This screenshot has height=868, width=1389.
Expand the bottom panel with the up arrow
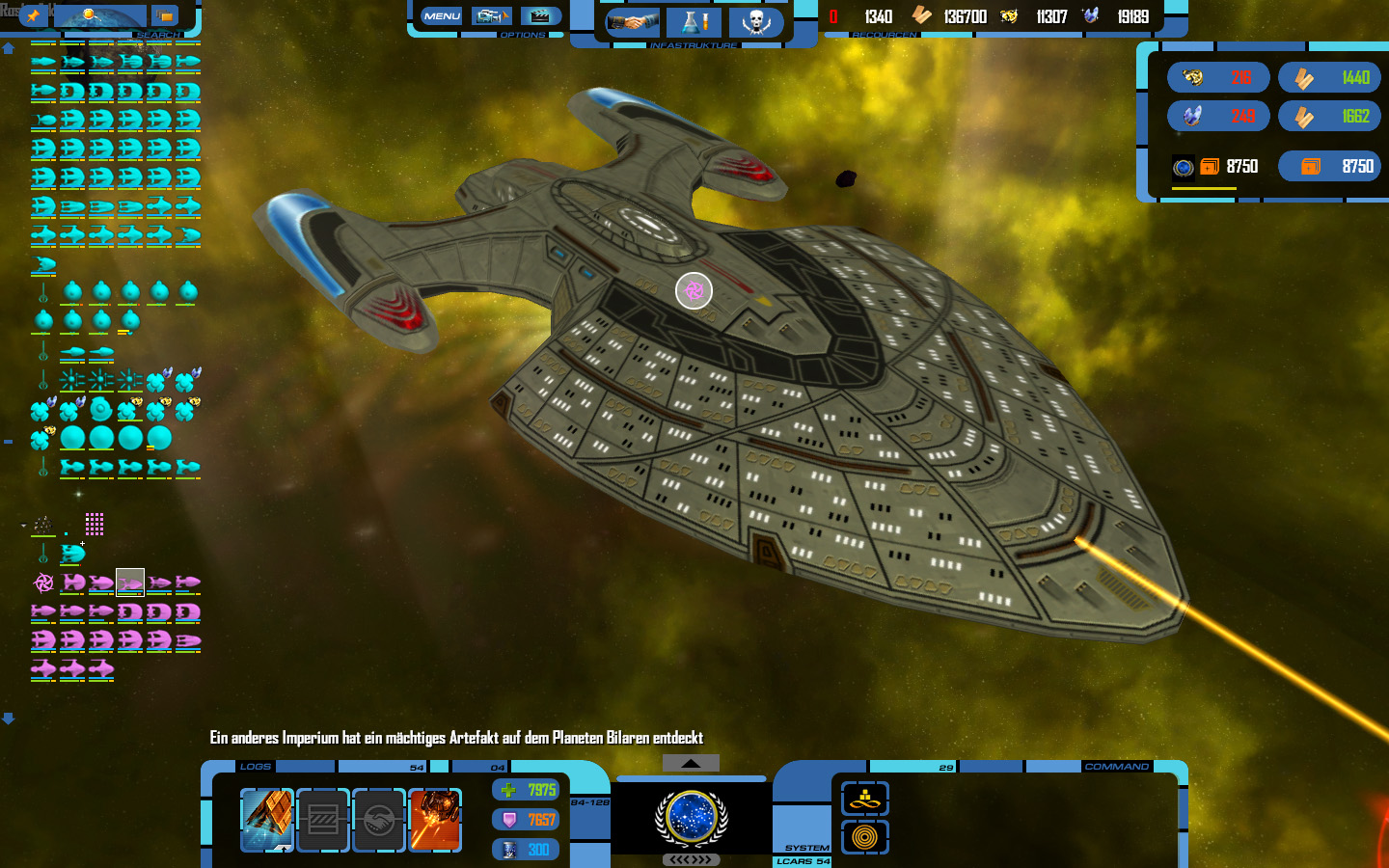pos(691,763)
